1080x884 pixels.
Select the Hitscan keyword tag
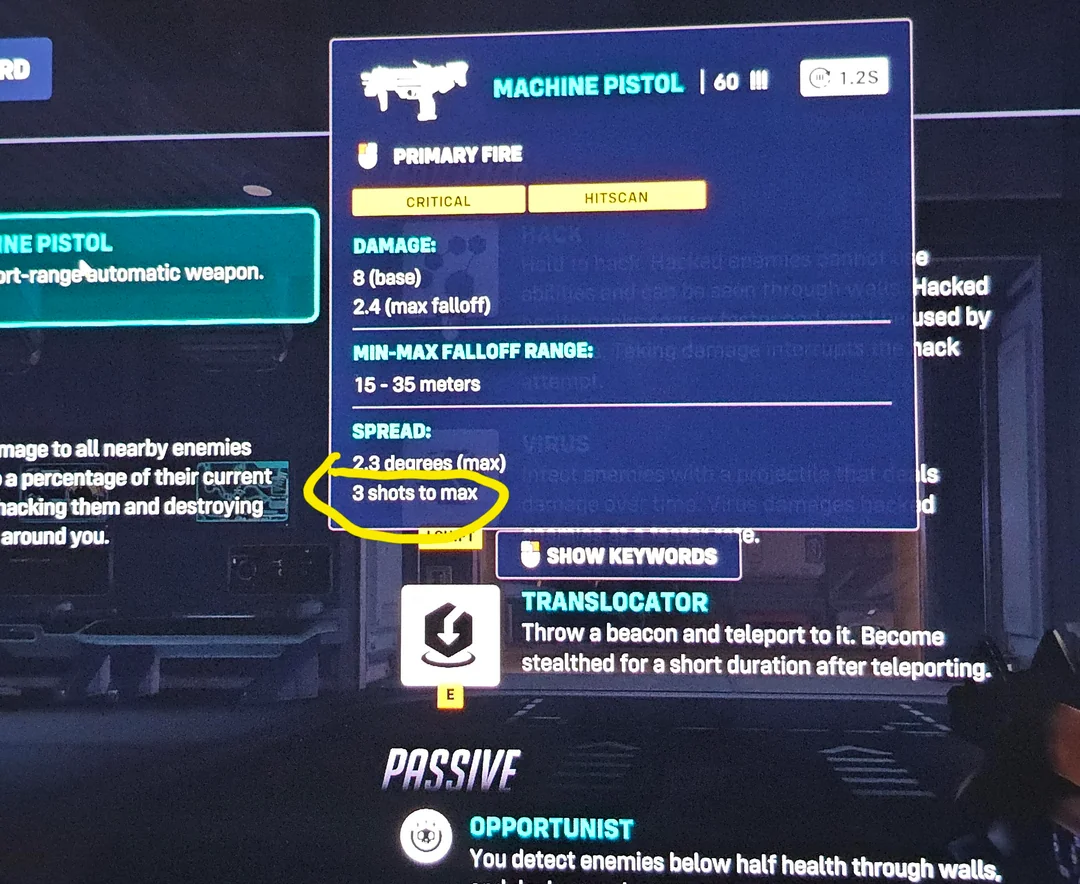coord(616,197)
